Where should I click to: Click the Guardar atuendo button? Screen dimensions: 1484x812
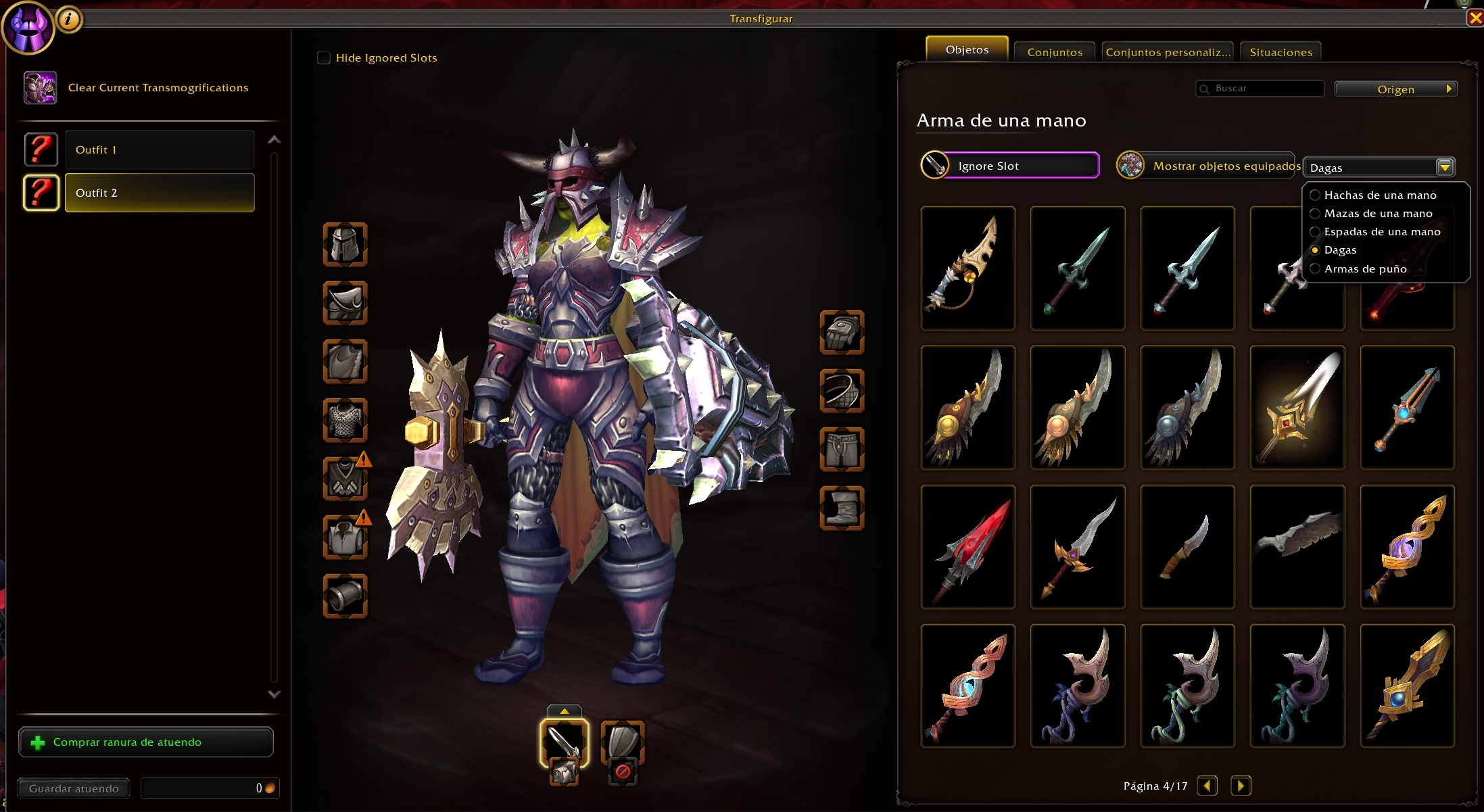[x=74, y=788]
